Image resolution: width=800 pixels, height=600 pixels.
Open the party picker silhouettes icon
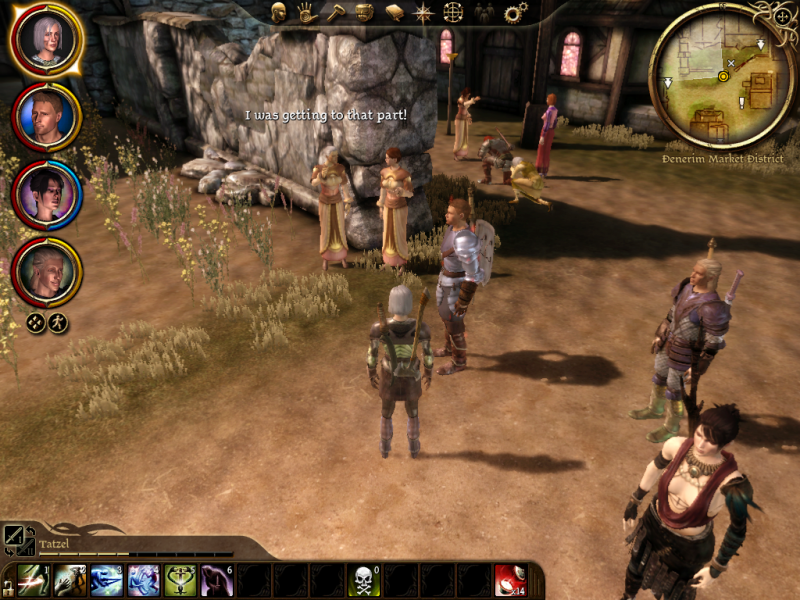484,12
